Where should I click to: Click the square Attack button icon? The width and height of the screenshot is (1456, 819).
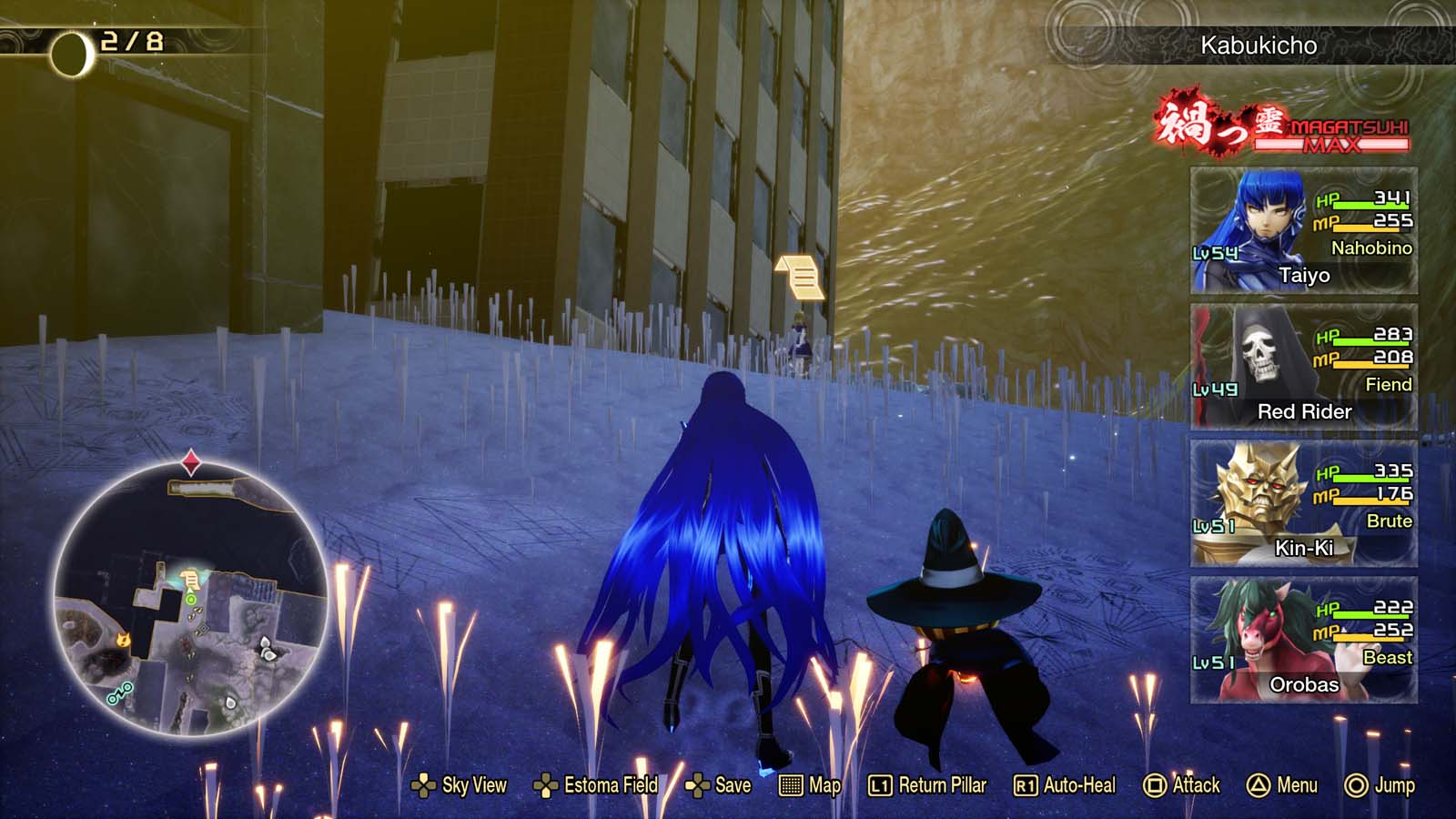pos(1154,784)
